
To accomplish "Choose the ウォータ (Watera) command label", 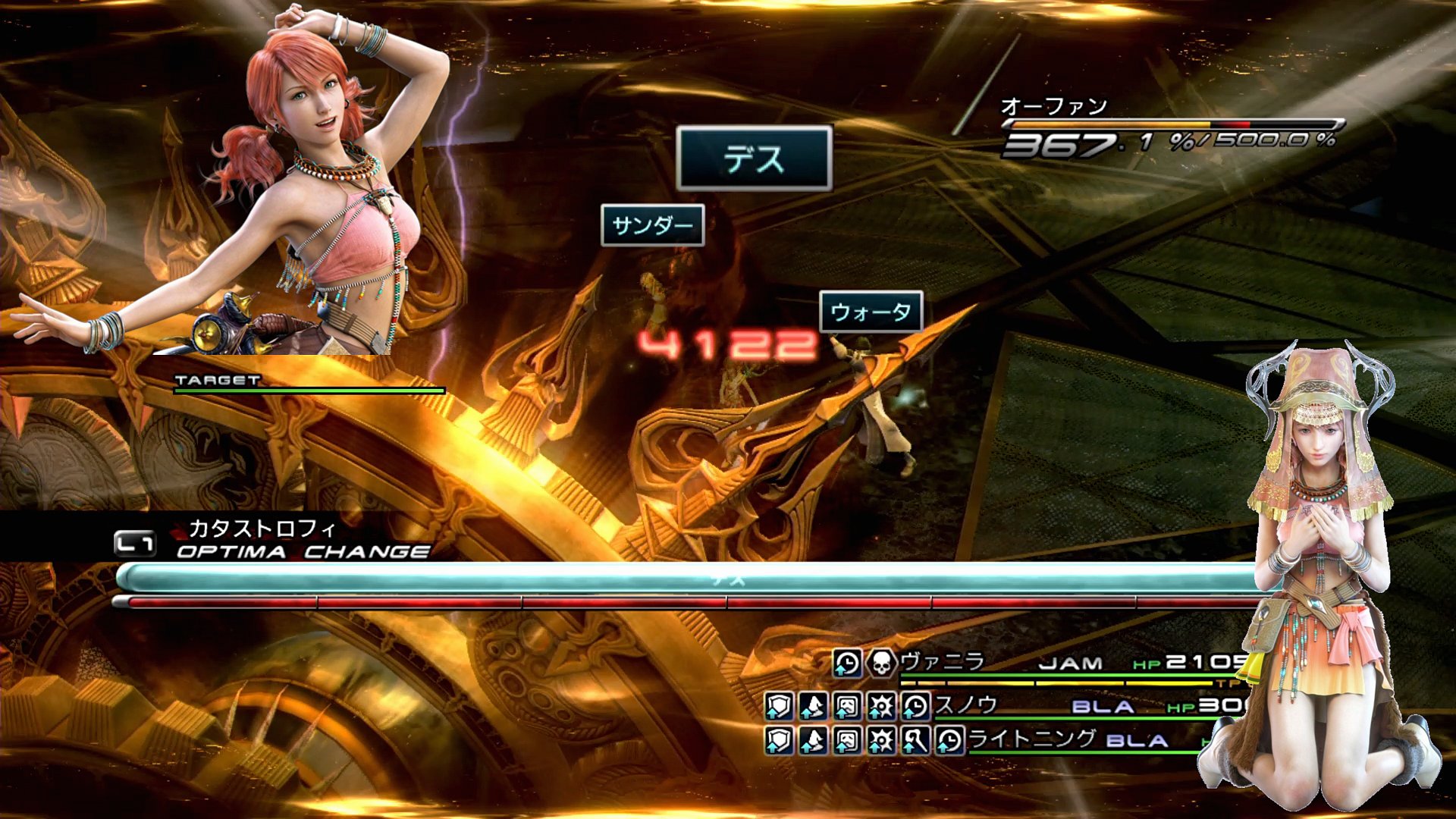I will pyautogui.click(x=871, y=312).
